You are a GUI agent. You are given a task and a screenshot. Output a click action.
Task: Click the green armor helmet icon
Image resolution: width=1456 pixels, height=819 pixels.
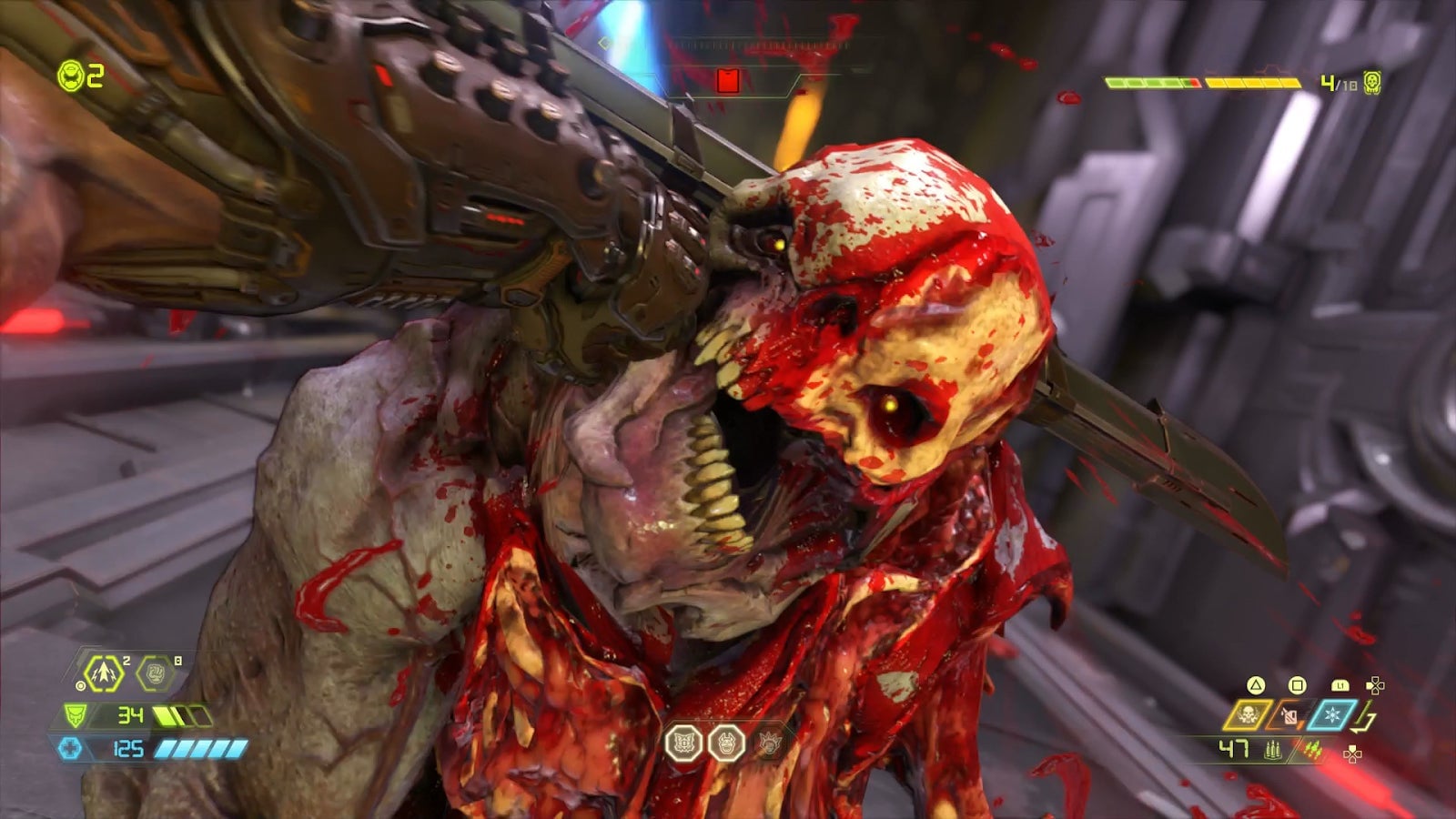[x=75, y=716]
